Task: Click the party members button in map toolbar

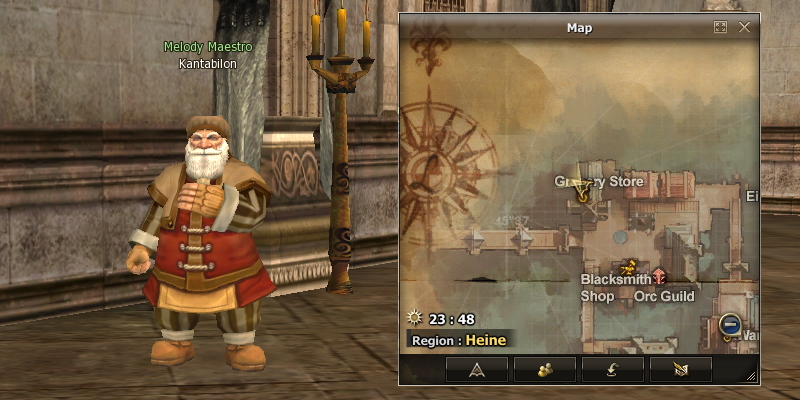Action: coord(545,369)
